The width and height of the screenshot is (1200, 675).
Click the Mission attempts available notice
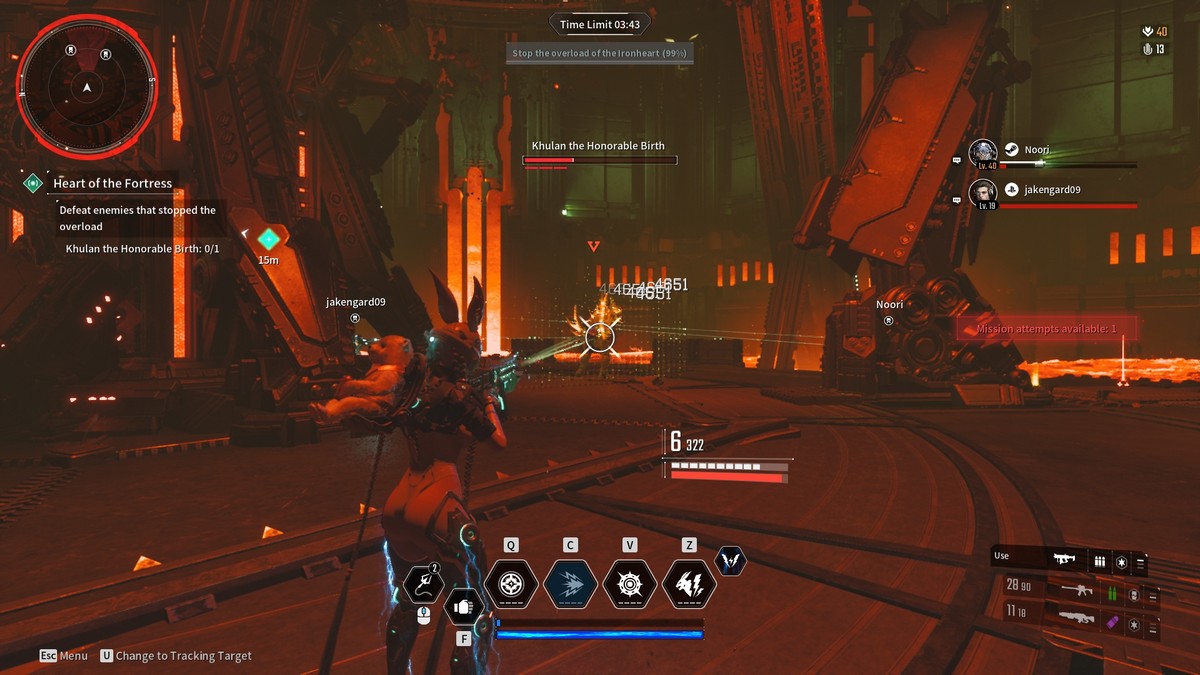coord(1046,328)
